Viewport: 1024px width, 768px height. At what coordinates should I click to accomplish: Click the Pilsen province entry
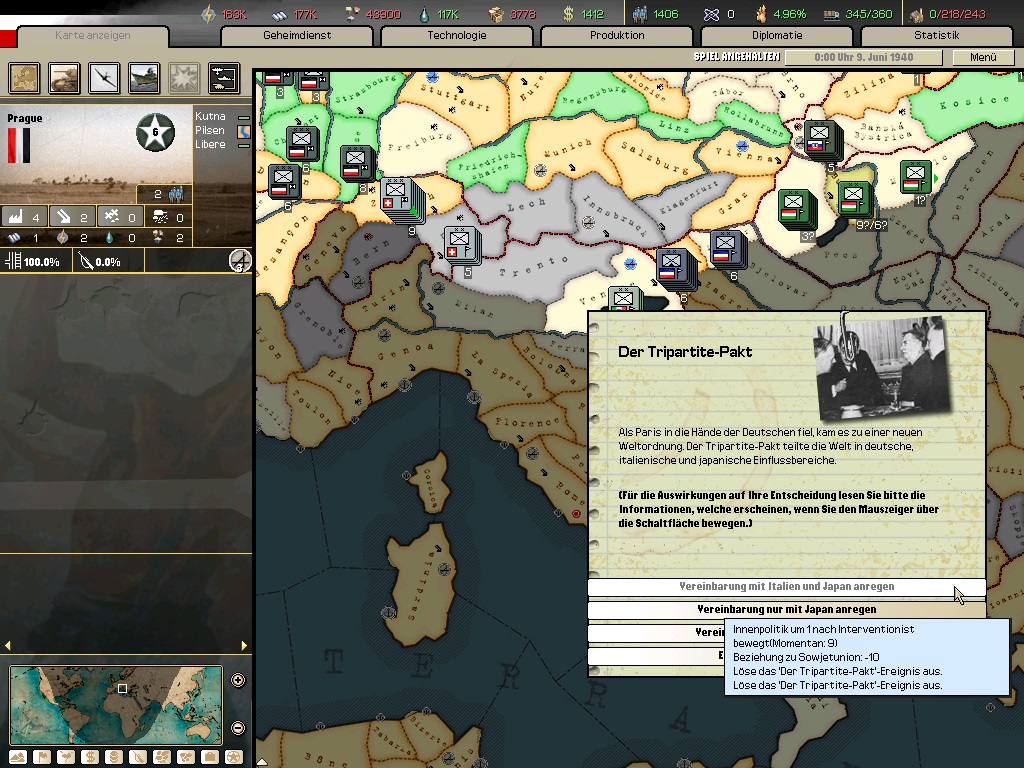(210, 131)
